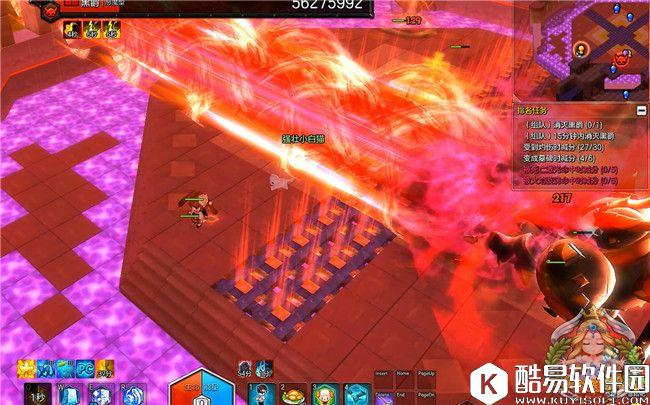
Task: Select the red boss marker on minimap
Action: (622, 60)
